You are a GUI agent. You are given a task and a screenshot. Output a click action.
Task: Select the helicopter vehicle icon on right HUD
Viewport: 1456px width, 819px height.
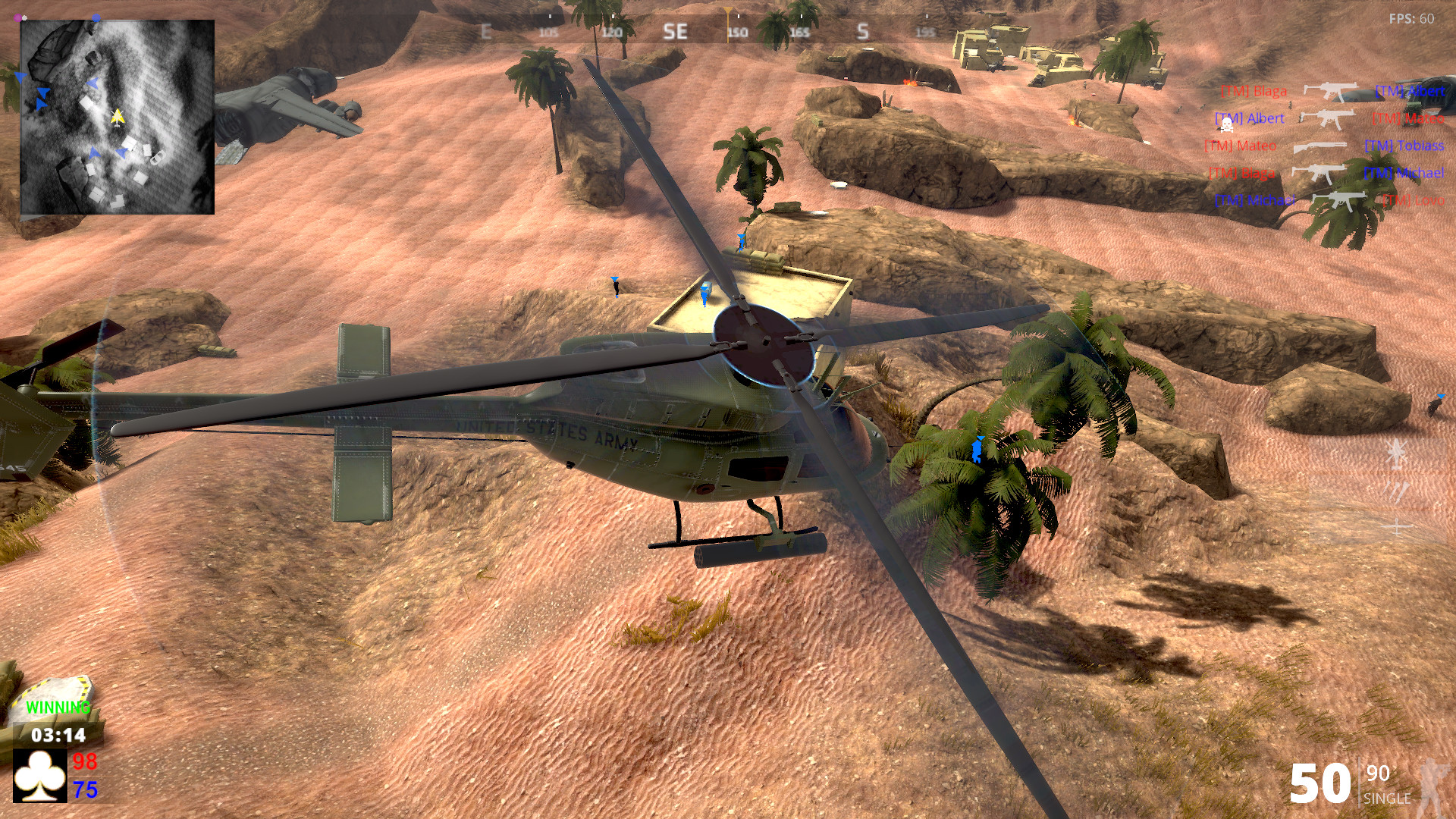click(1398, 455)
